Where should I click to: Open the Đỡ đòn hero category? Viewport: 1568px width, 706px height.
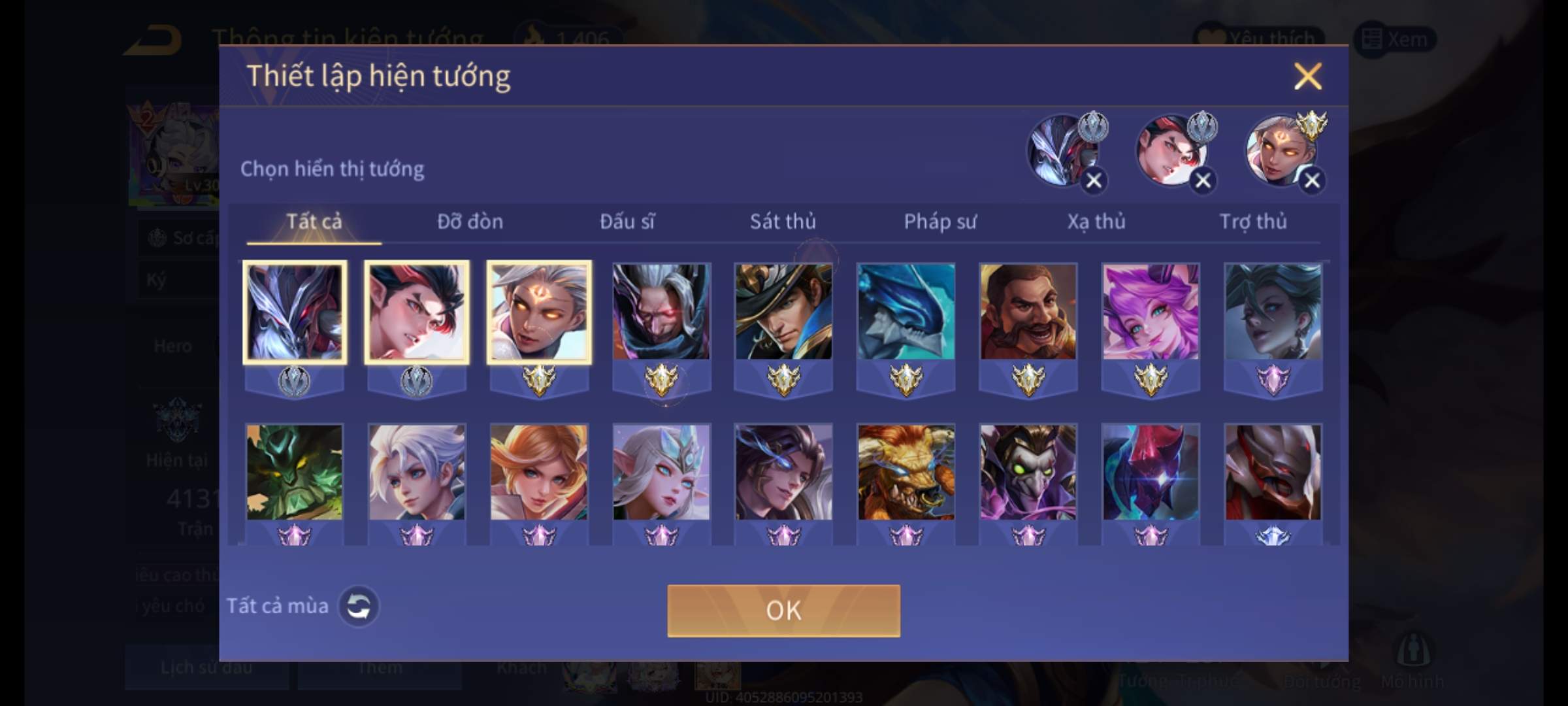click(470, 222)
